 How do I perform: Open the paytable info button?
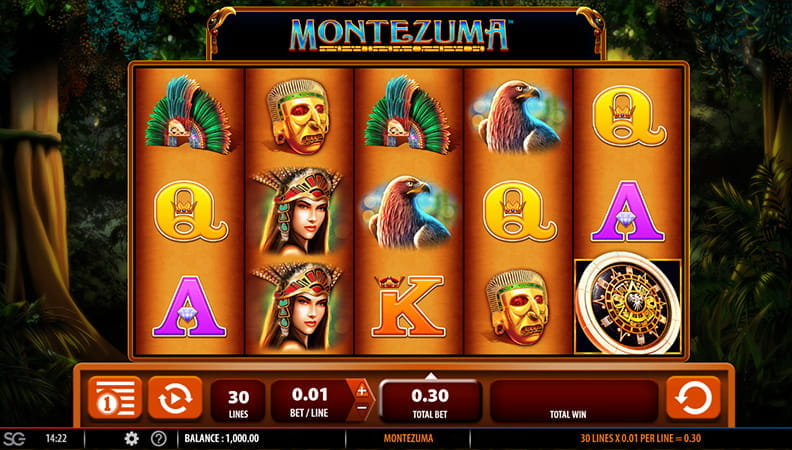click(113, 398)
